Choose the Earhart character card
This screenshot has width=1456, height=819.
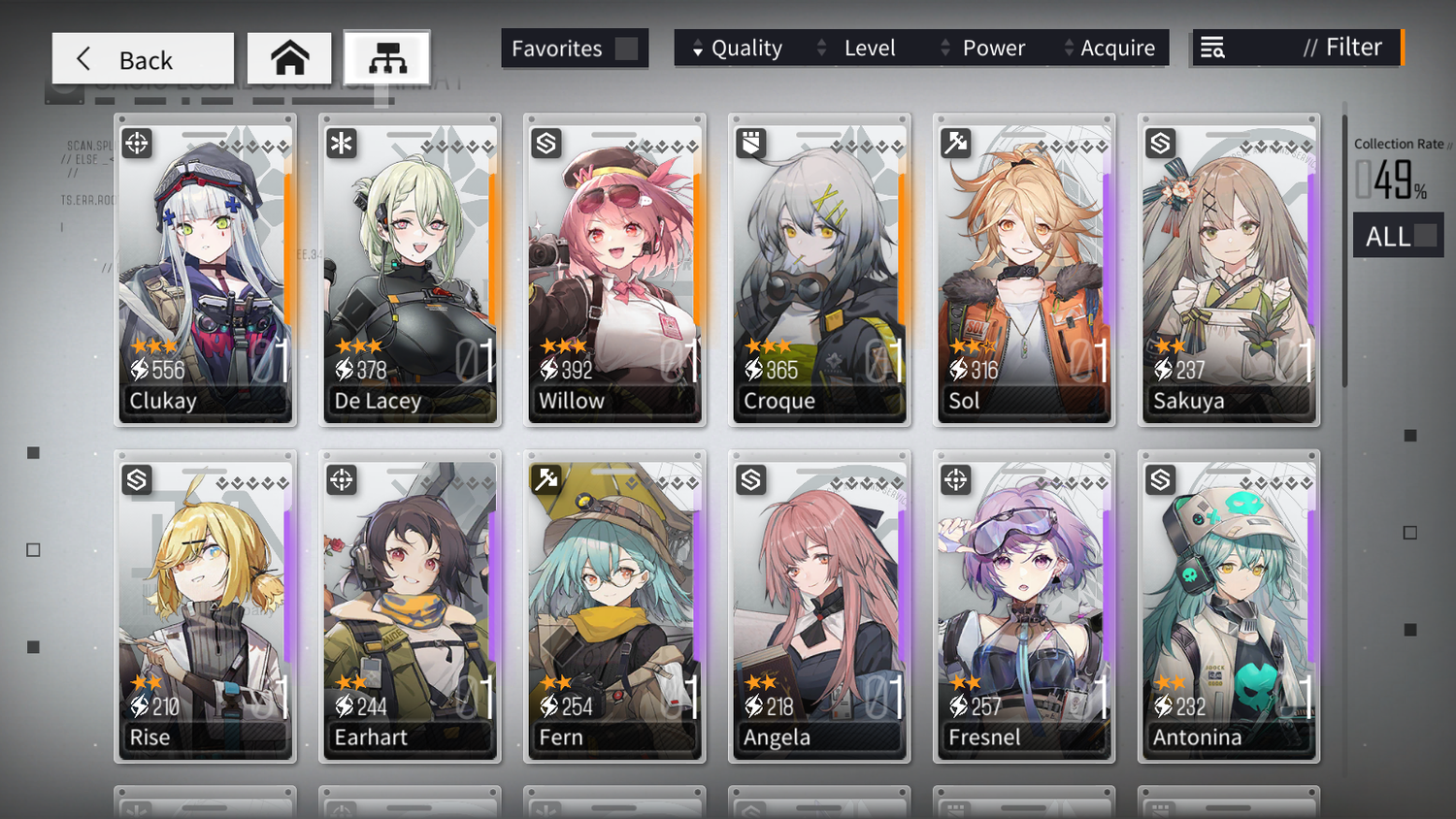click(x=410, y=607)
